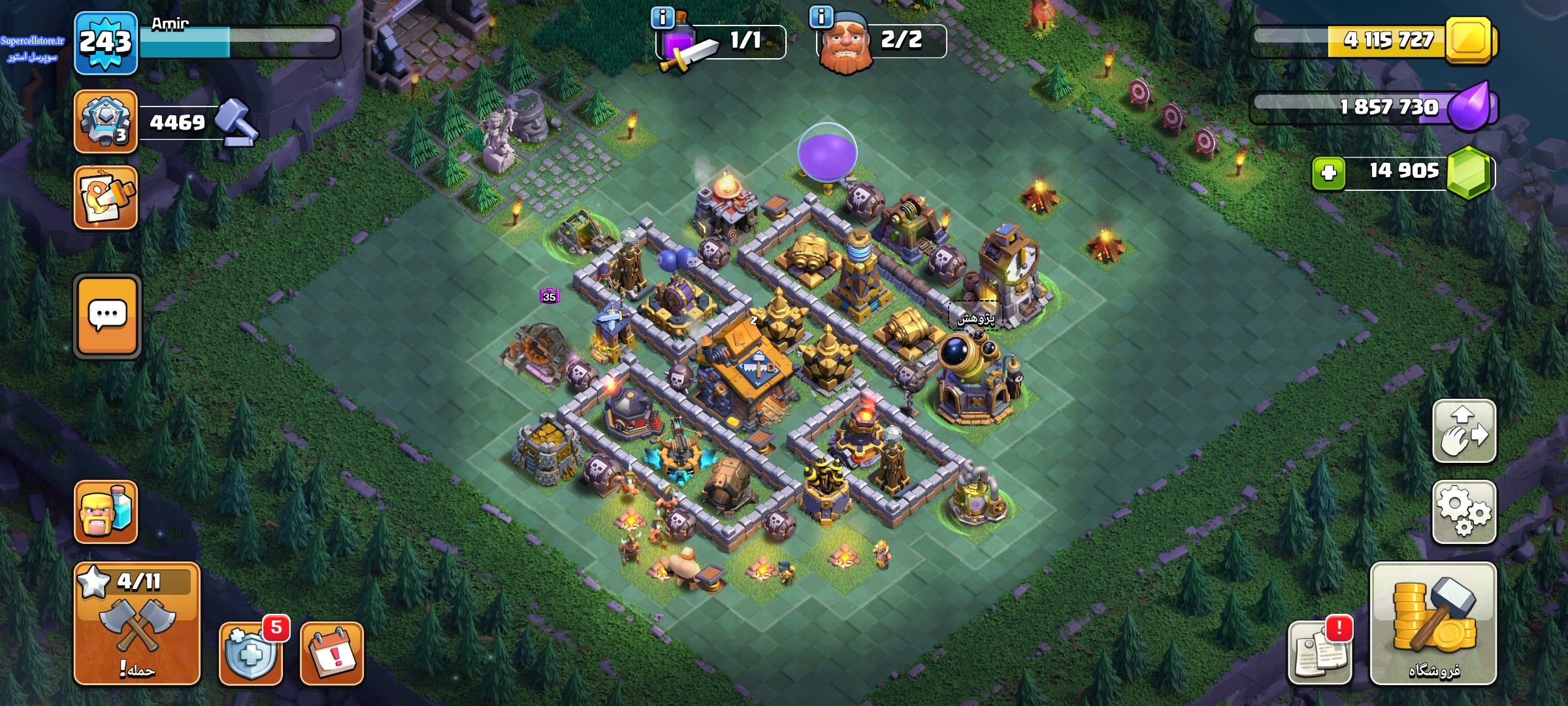Show Master Builder info icon
Screen dimensions: 1568x706
click(x=821, y=16)
